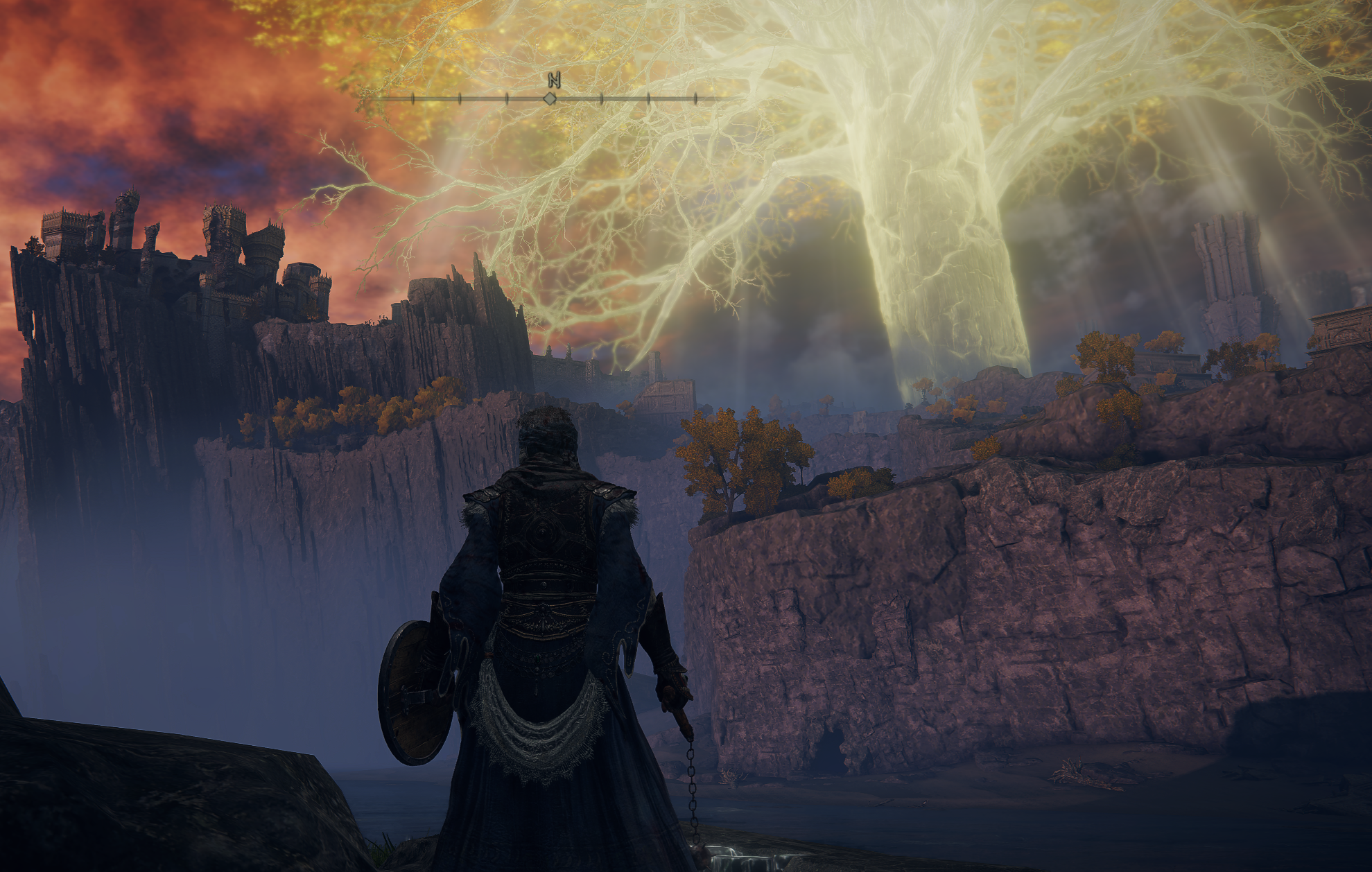Click the rightmost tick mark on the compass bar

(x=695, y=98)
